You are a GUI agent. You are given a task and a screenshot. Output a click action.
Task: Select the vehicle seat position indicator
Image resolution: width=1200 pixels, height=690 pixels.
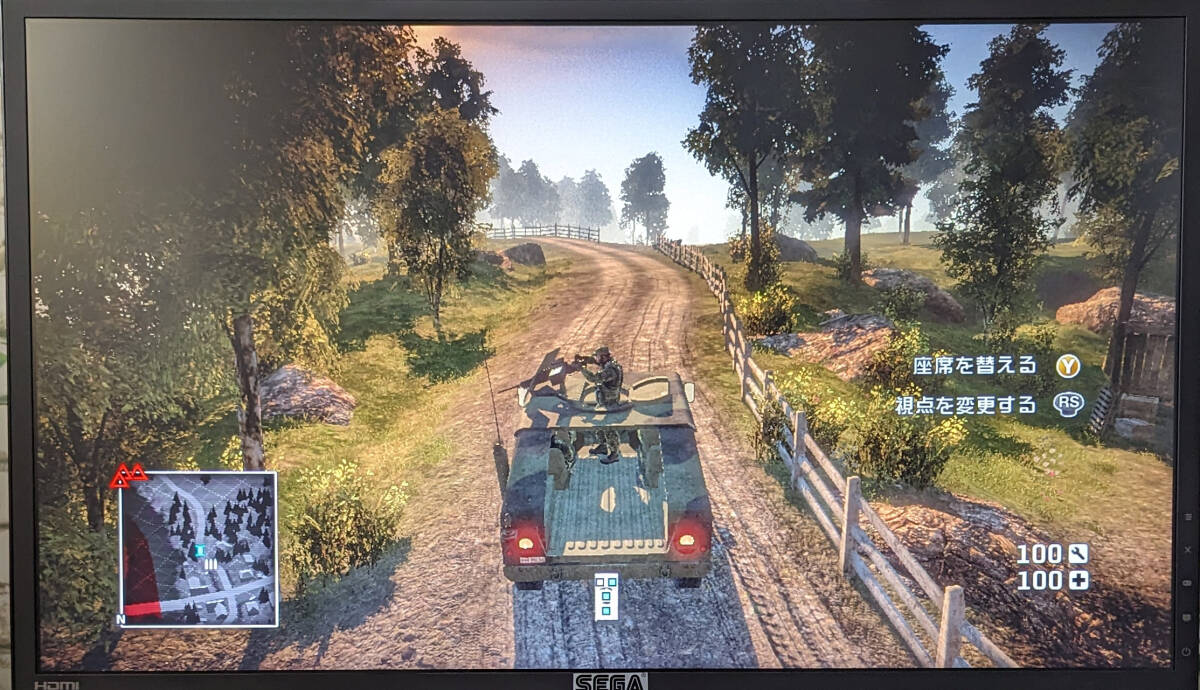point(606,596)
